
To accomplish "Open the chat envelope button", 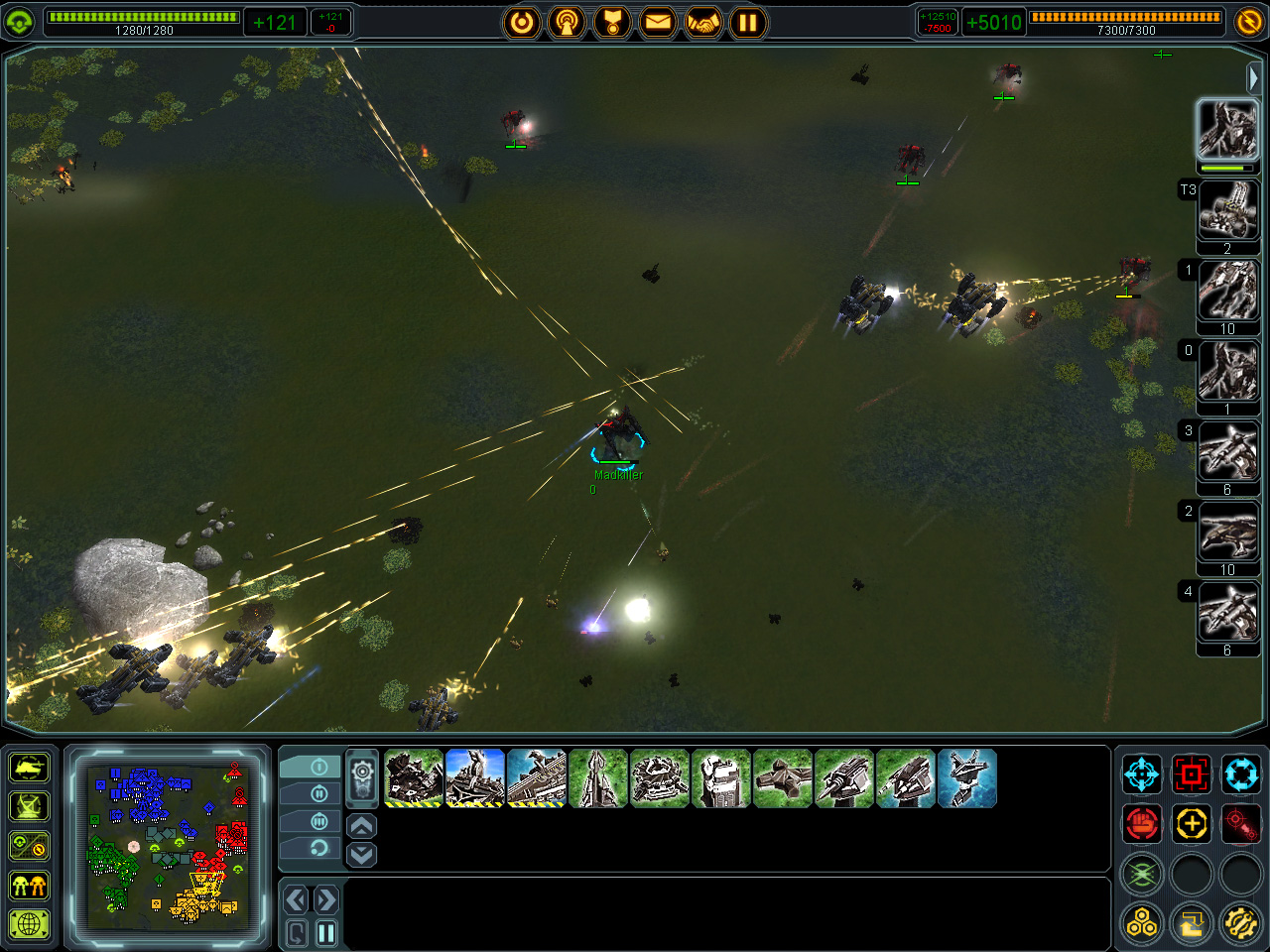I will (x=657, y=22).
